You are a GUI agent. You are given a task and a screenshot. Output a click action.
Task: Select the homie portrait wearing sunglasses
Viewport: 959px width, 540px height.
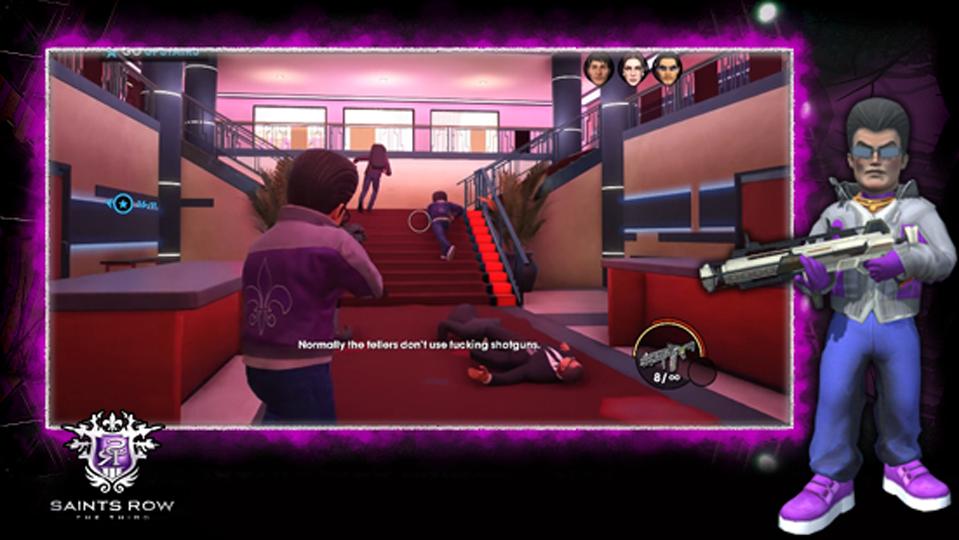(667, 69)
